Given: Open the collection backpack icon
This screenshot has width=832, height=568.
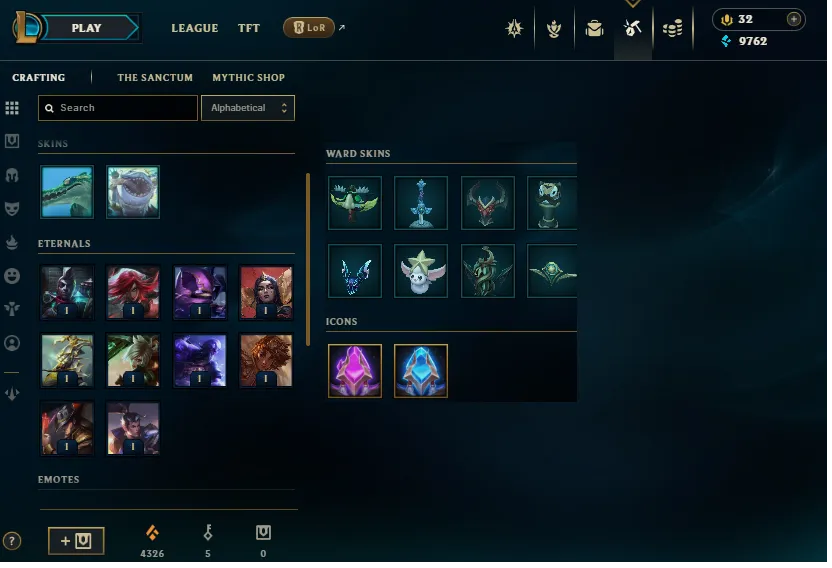Looking at the screenshot, I should pyautogui.click(x=595, y=29).
